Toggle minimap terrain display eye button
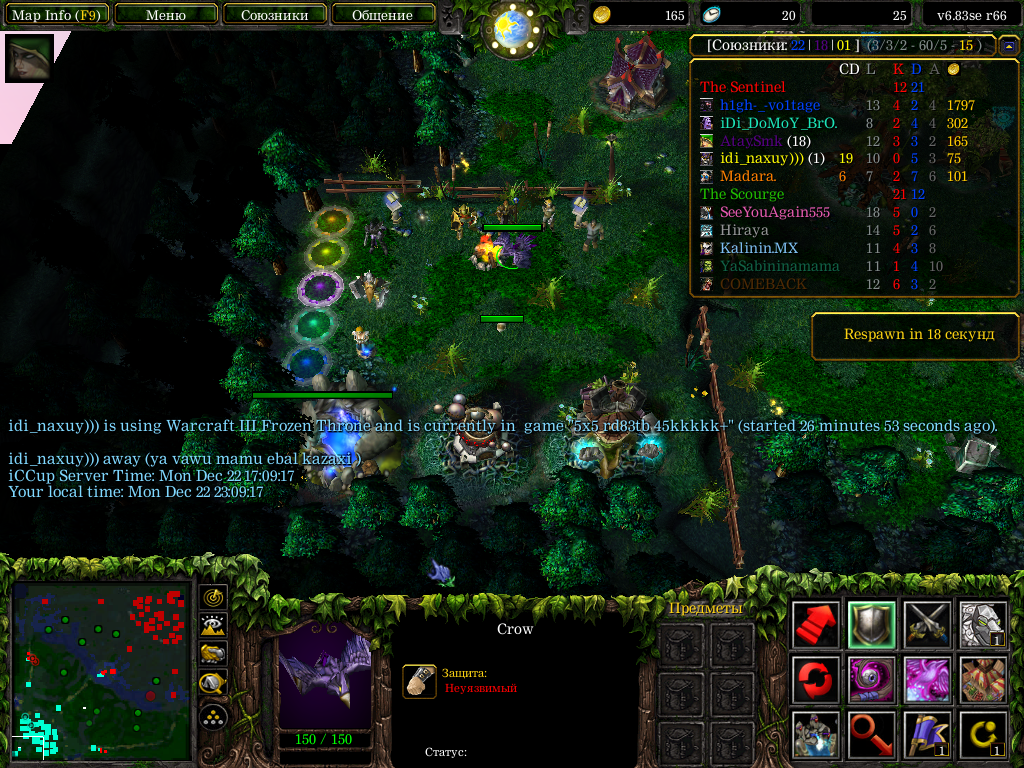The width and height of the screenshot is (1024, 768). [x=212, y=626]
